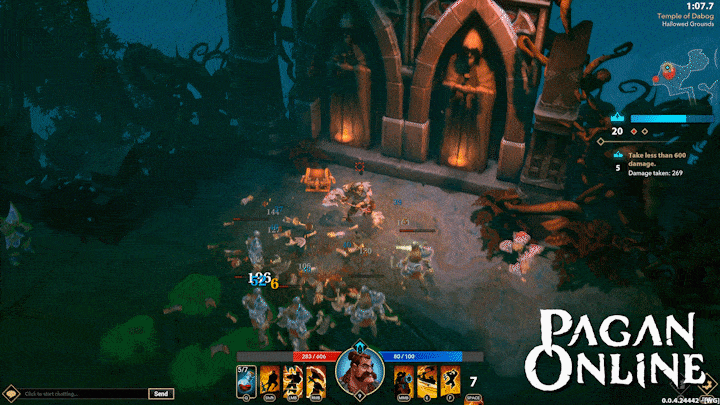Viewport: 720px width, 405px height.
Task: Send the chat message
Action: point(161,394)
